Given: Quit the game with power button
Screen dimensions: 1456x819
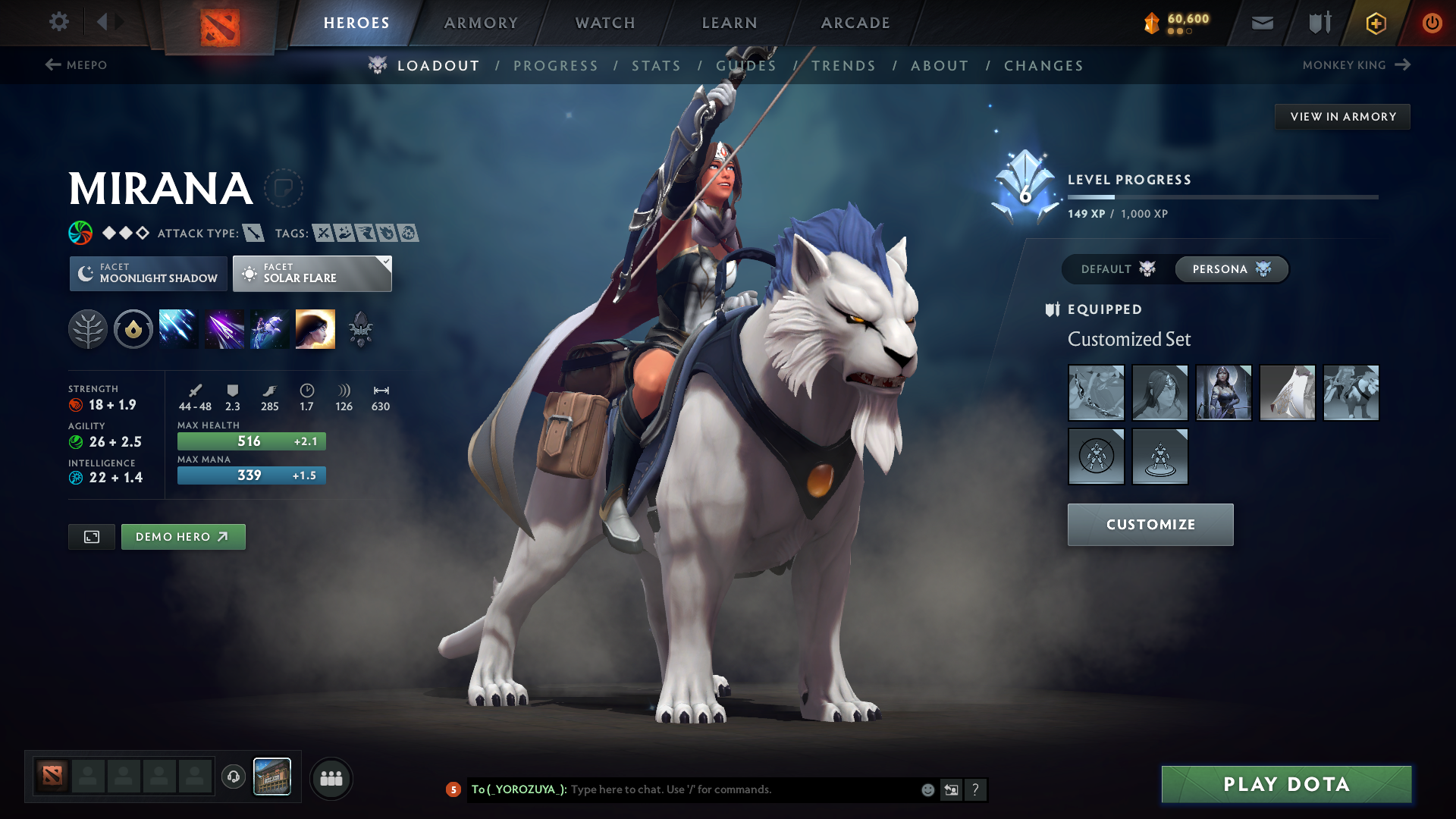Looking at the screenshot, I should coord(1432,23).
